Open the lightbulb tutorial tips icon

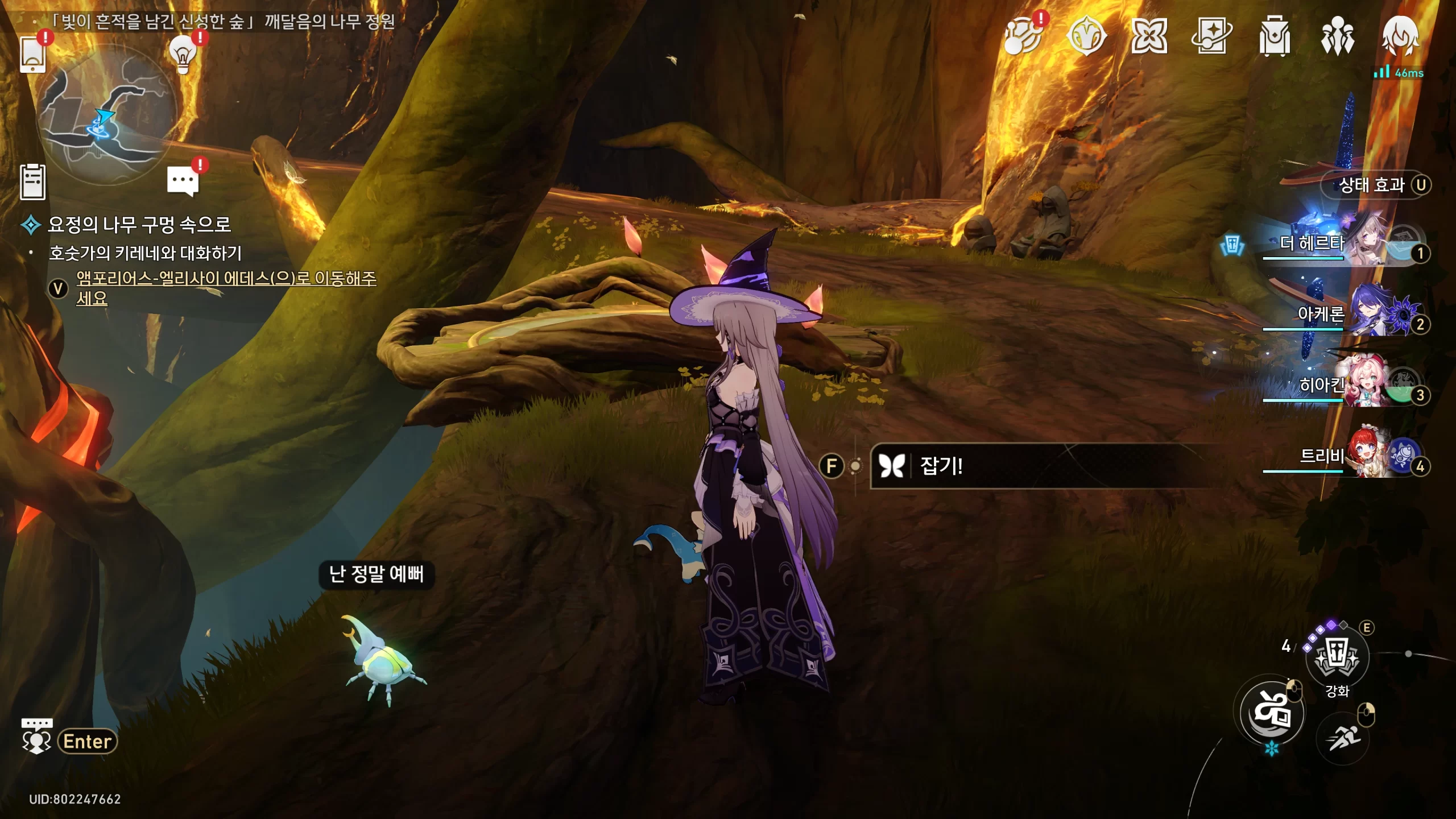[x=183, y=55]
